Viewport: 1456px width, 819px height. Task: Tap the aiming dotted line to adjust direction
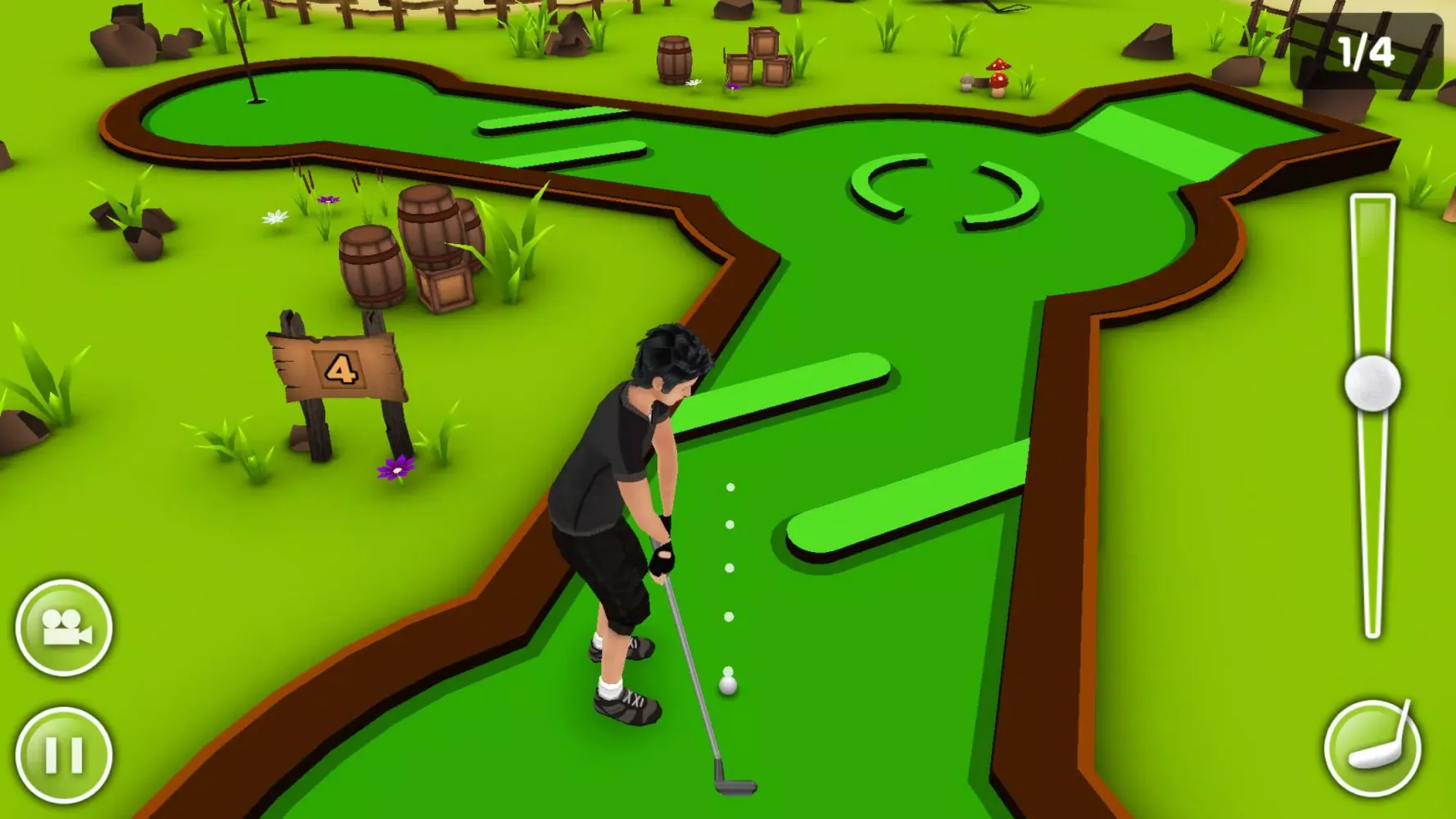coord(727,565)
